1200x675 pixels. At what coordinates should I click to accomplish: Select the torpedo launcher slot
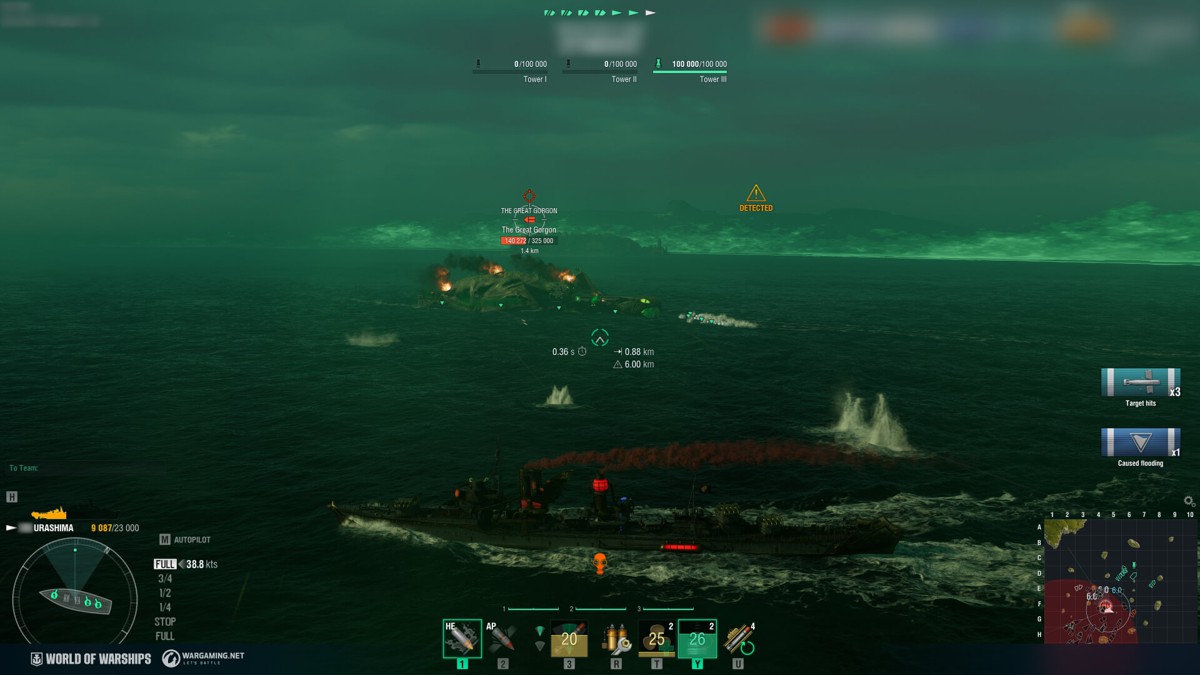pos(568,639)
